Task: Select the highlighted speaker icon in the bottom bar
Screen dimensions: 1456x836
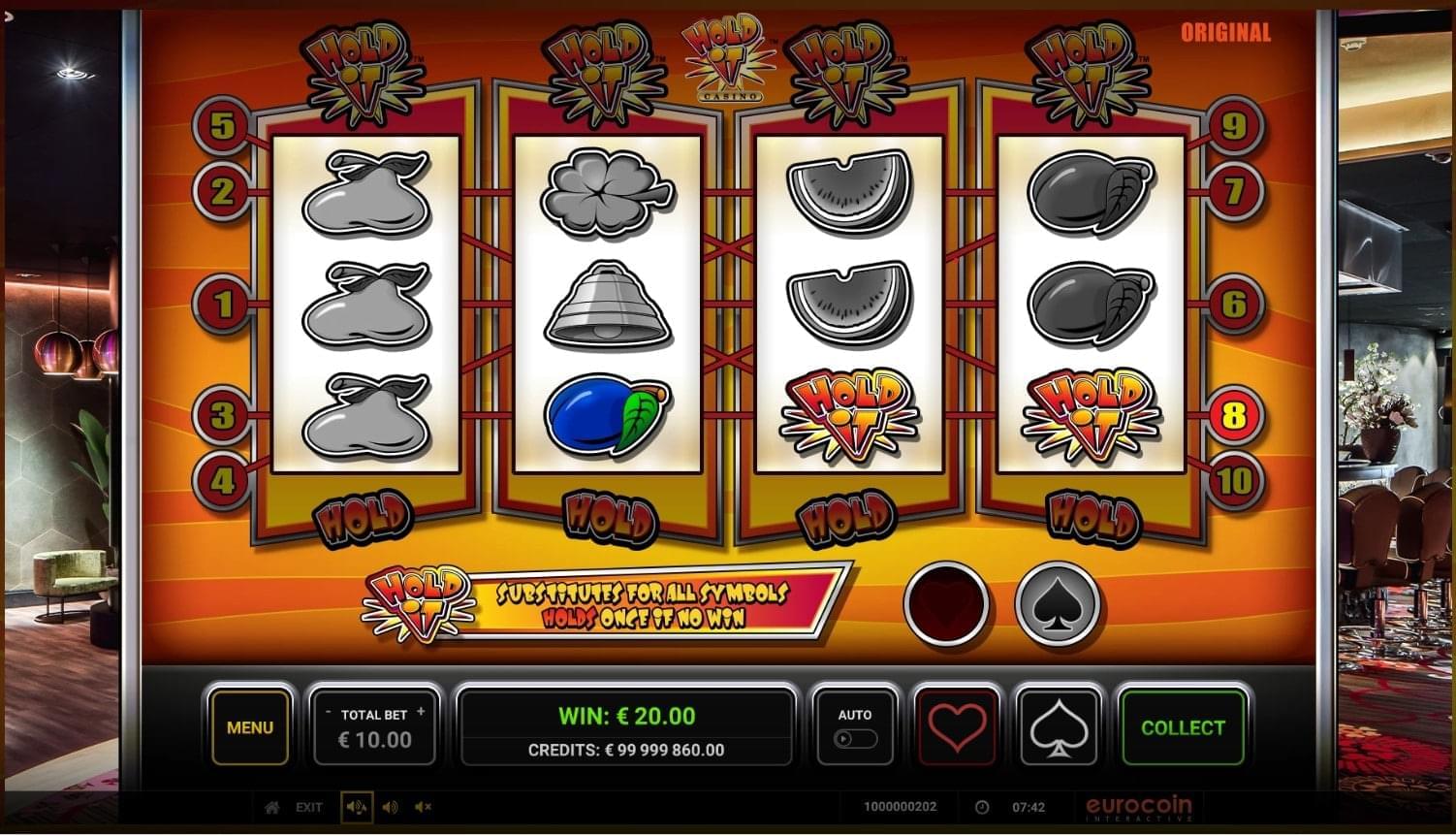Action: click(x=357, y=807)
